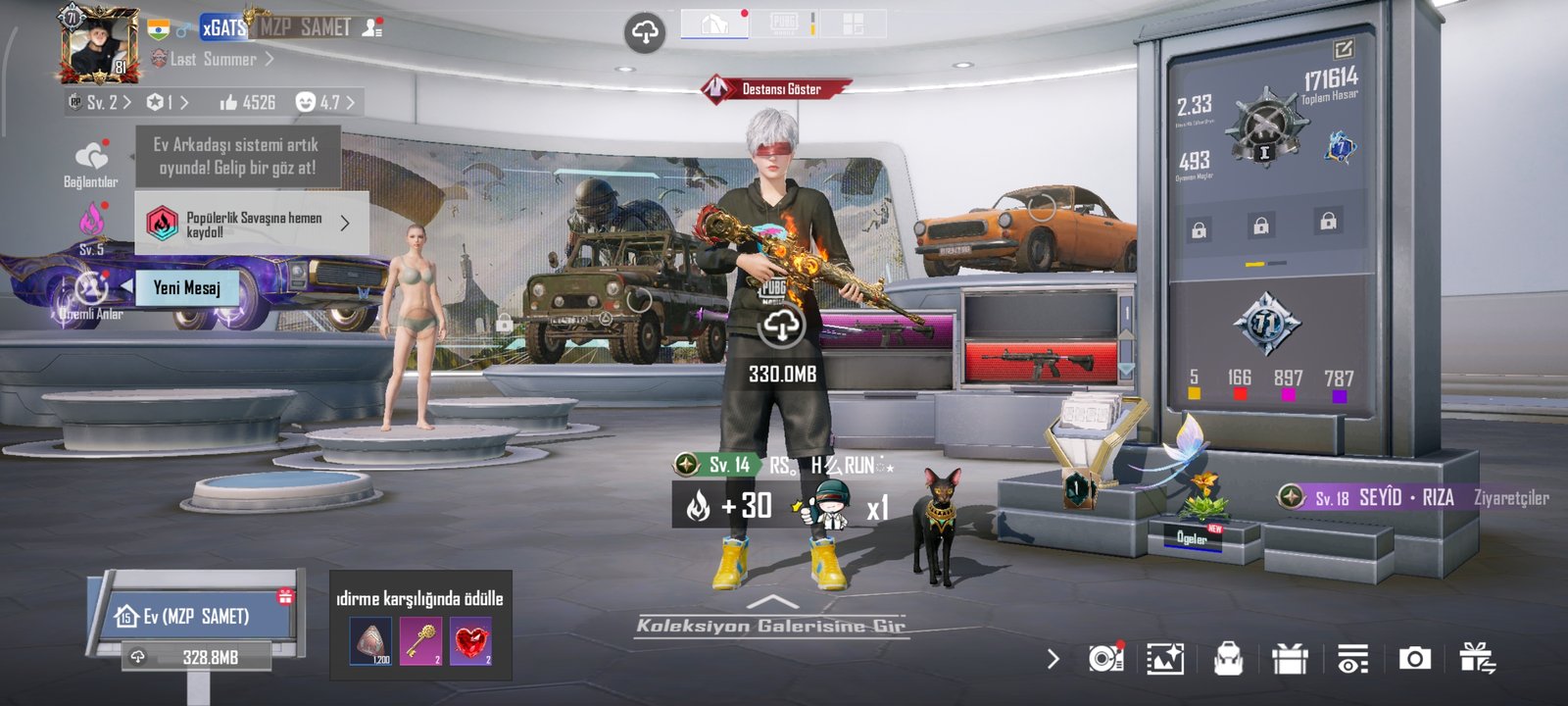Open the backpack inventory icon
The image size is (1568, 706).
click(x=1228, y=659)
